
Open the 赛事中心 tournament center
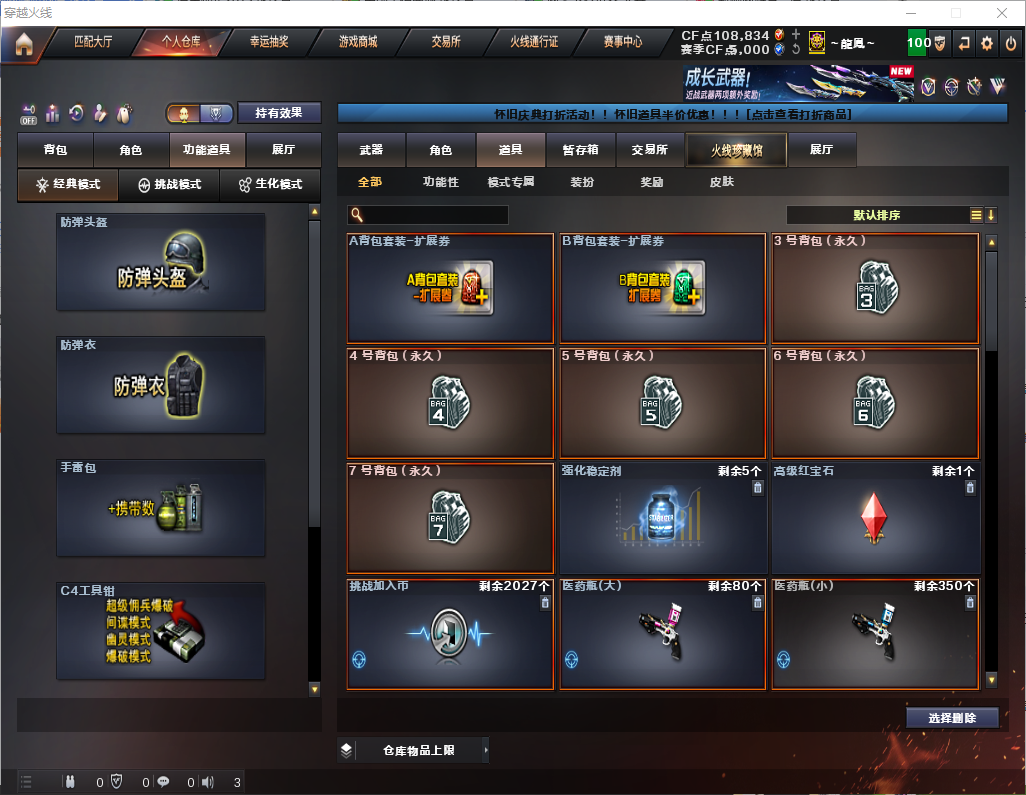click(622, 42)
